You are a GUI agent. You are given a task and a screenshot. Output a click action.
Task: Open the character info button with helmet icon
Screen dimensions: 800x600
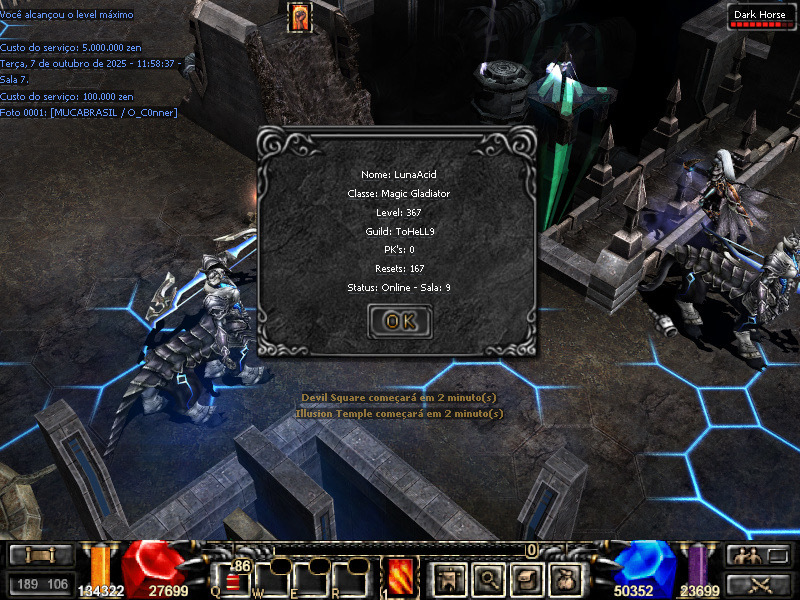pos(449,577)
